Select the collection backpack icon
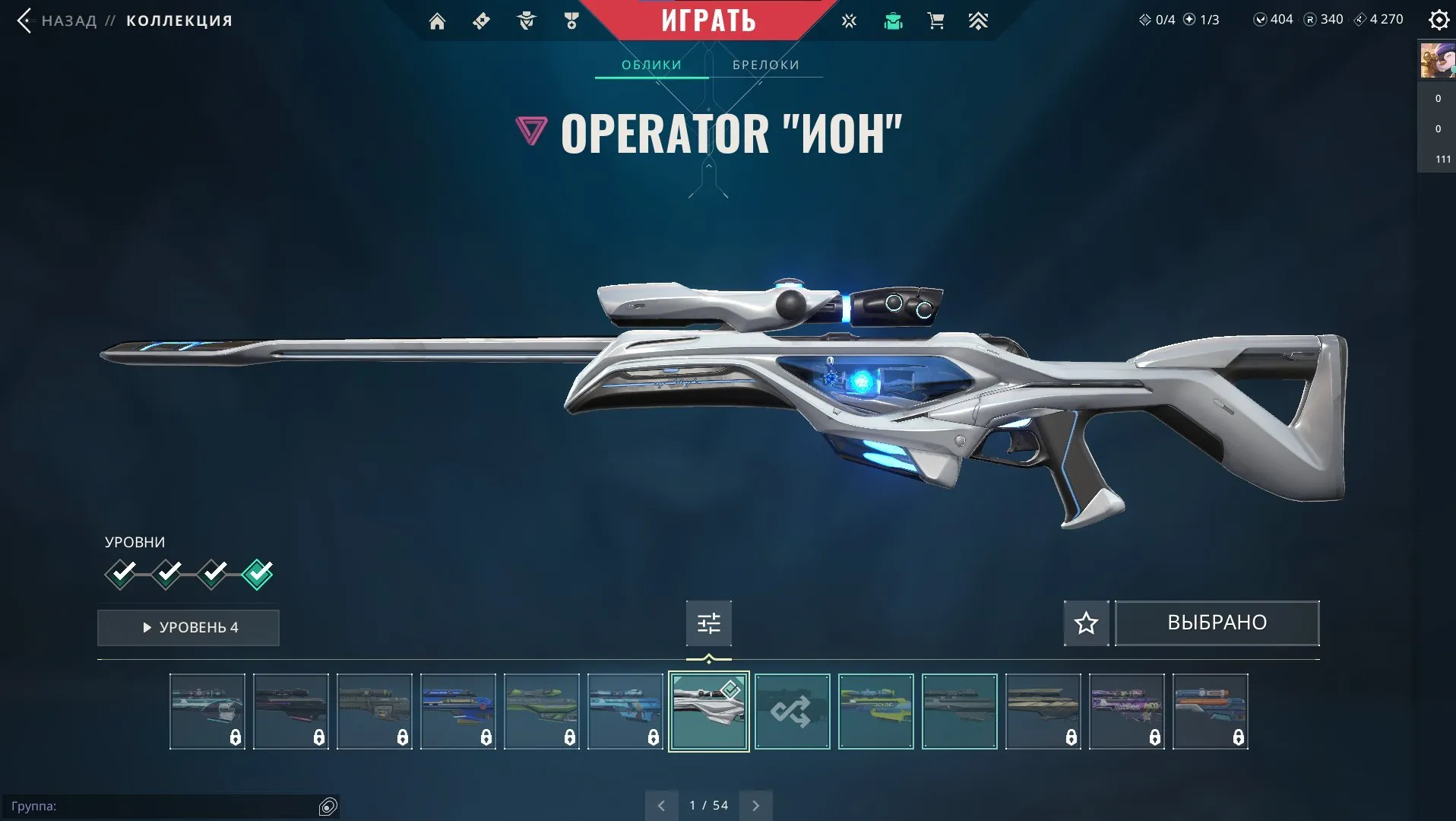This screenshot has height=821, width=1456. (x=892, y=21)
